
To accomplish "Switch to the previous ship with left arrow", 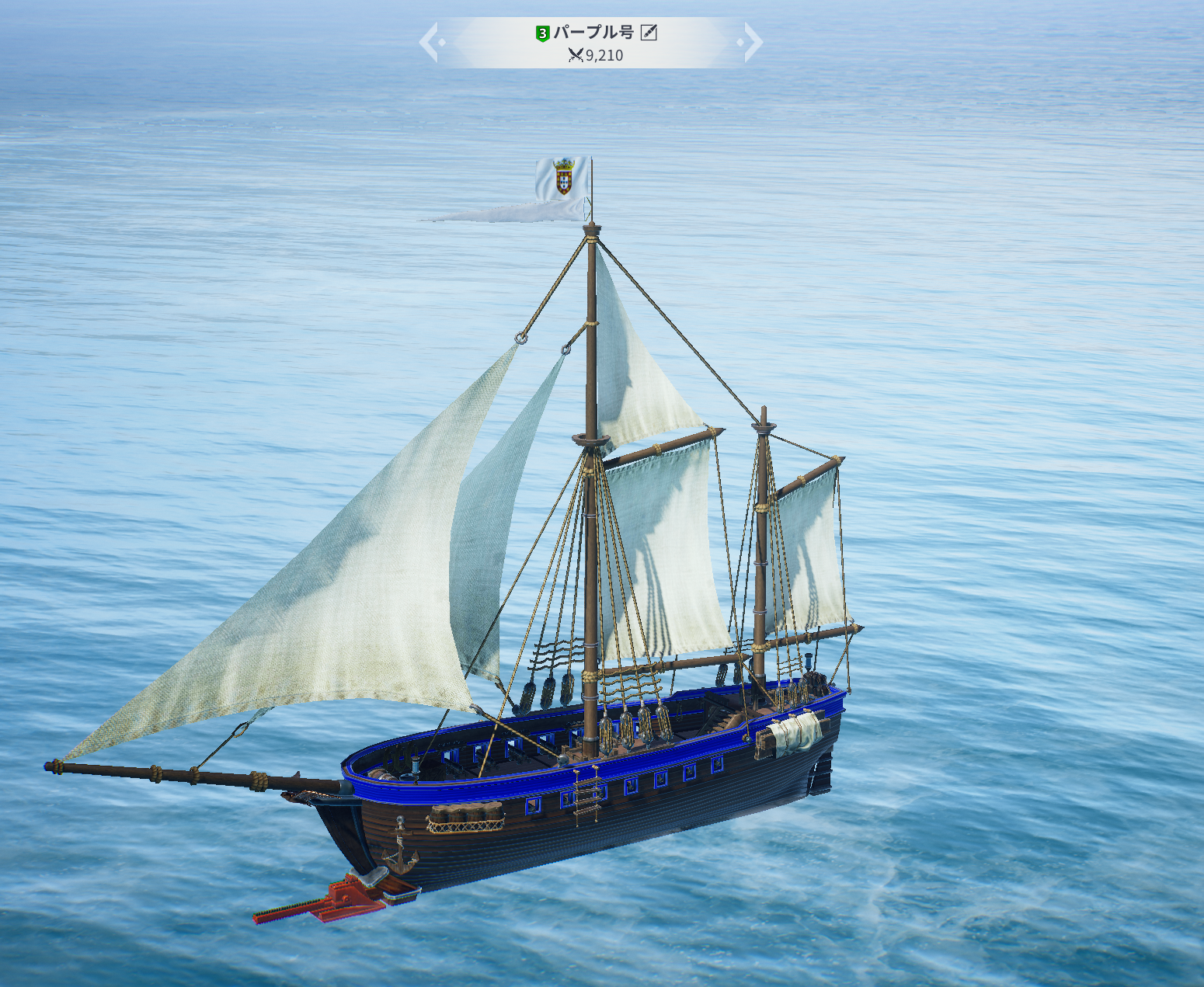I will [430, 42].
